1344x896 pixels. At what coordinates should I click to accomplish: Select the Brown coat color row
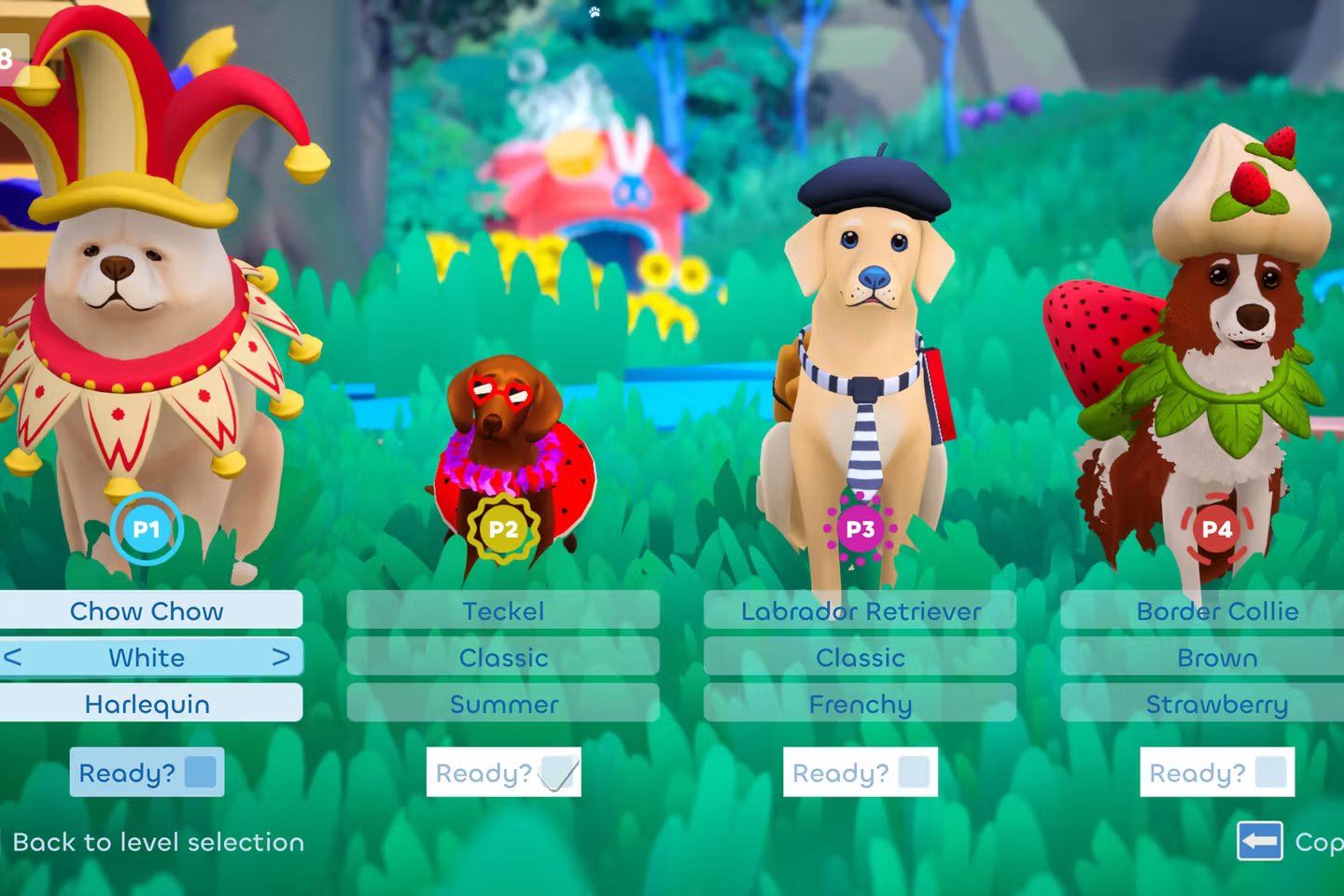(x=1216, y=657)
